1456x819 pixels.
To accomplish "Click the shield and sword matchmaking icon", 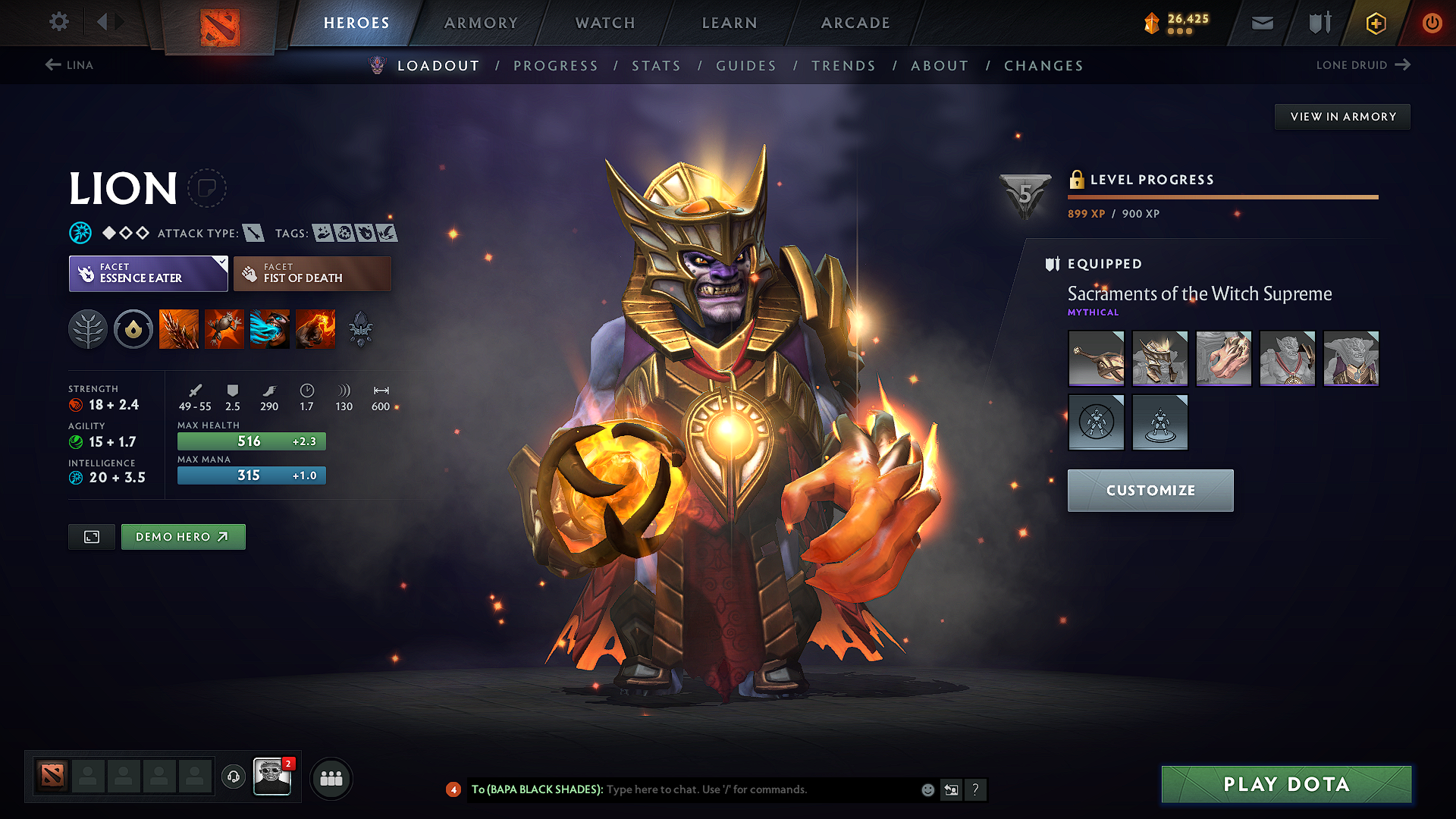I will 1318,23.
